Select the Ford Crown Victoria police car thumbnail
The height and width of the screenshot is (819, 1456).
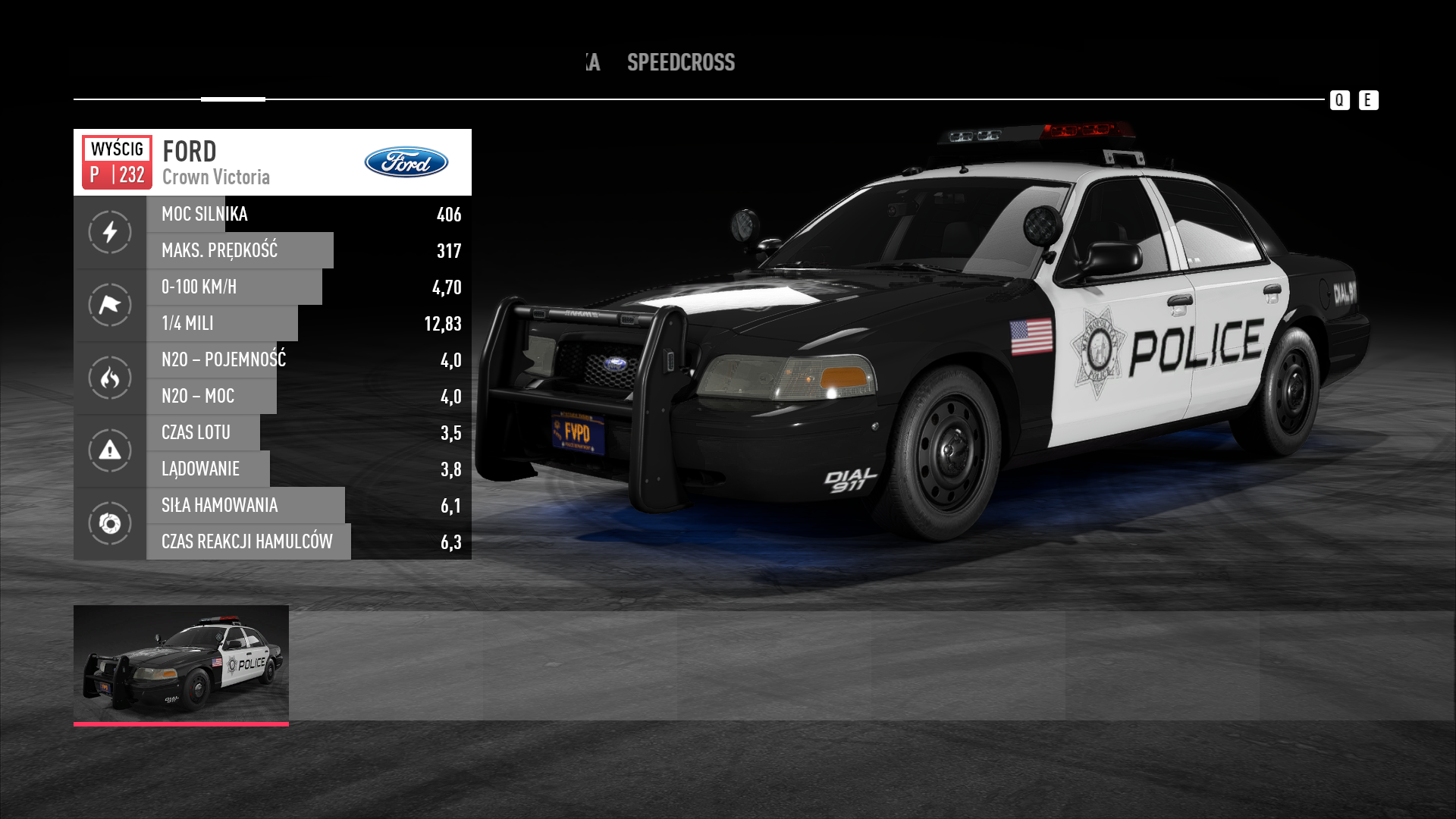pos(181,664)
